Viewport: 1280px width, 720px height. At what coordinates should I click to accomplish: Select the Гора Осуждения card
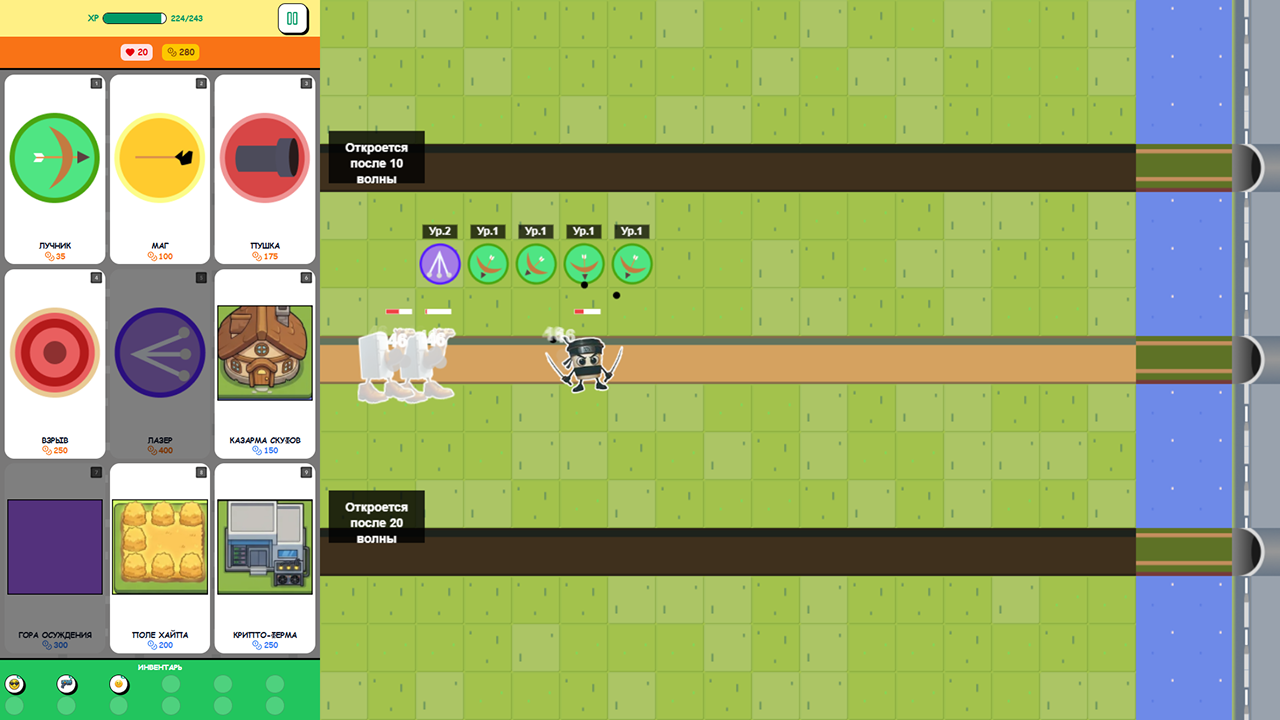(x=54, y=546)
